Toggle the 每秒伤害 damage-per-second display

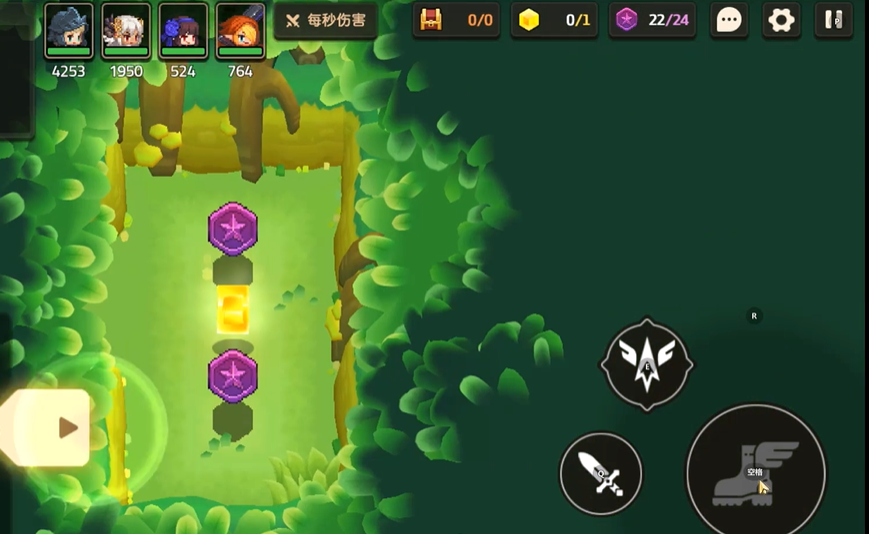click(326, 20)
